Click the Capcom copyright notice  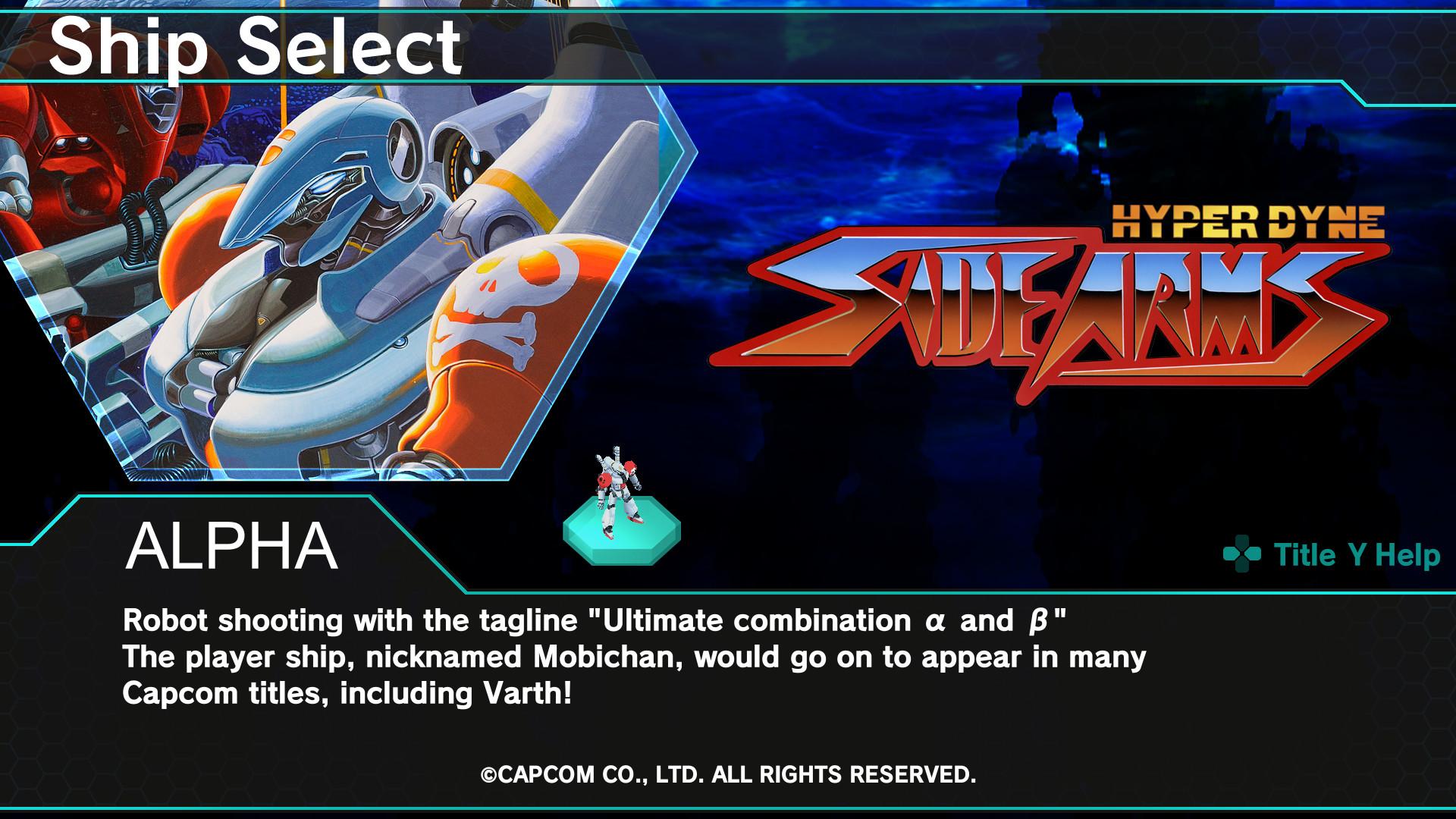click(728, 777)
